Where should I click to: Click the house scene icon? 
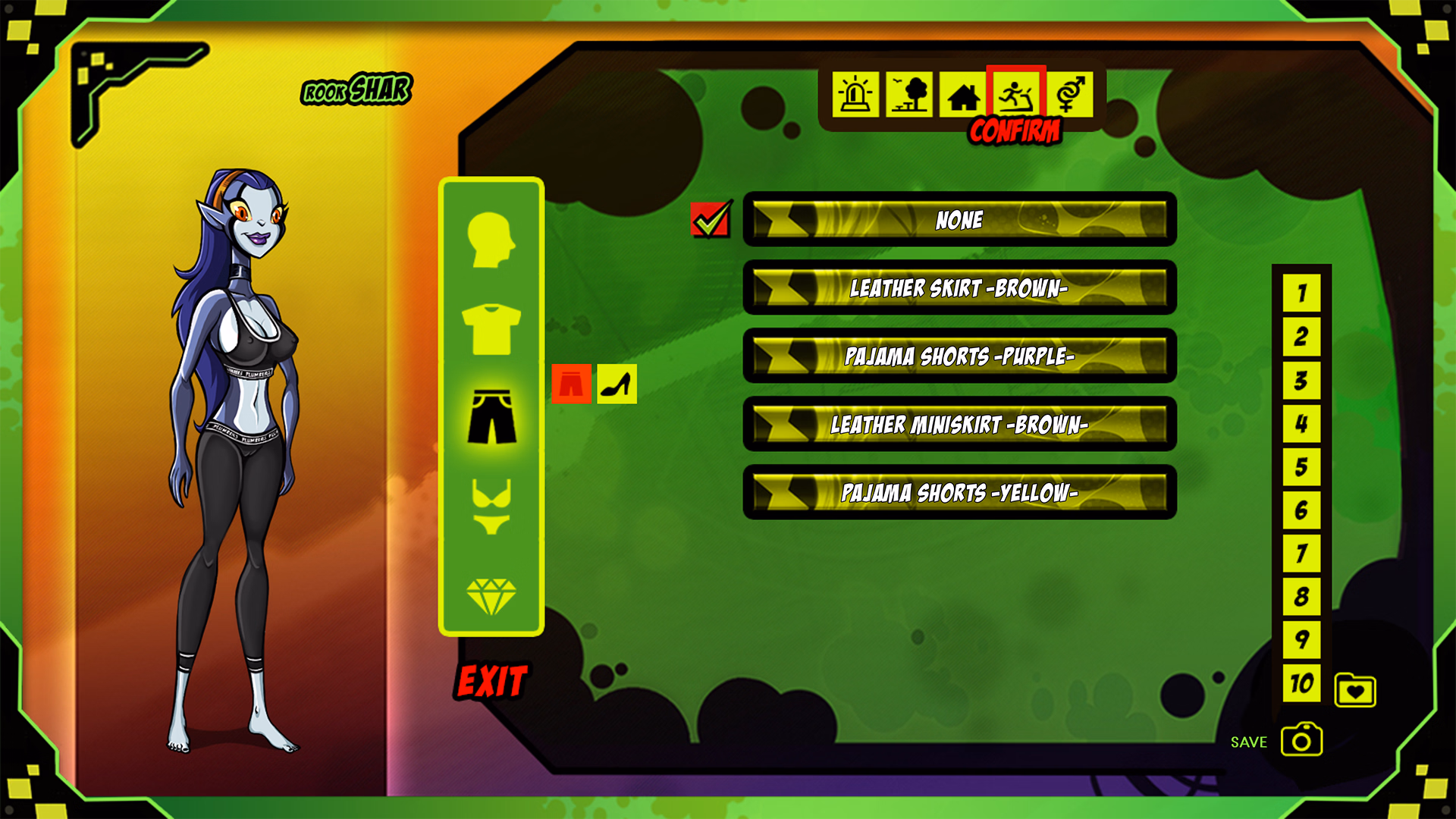pyautogui.click(x=965, y=95)
